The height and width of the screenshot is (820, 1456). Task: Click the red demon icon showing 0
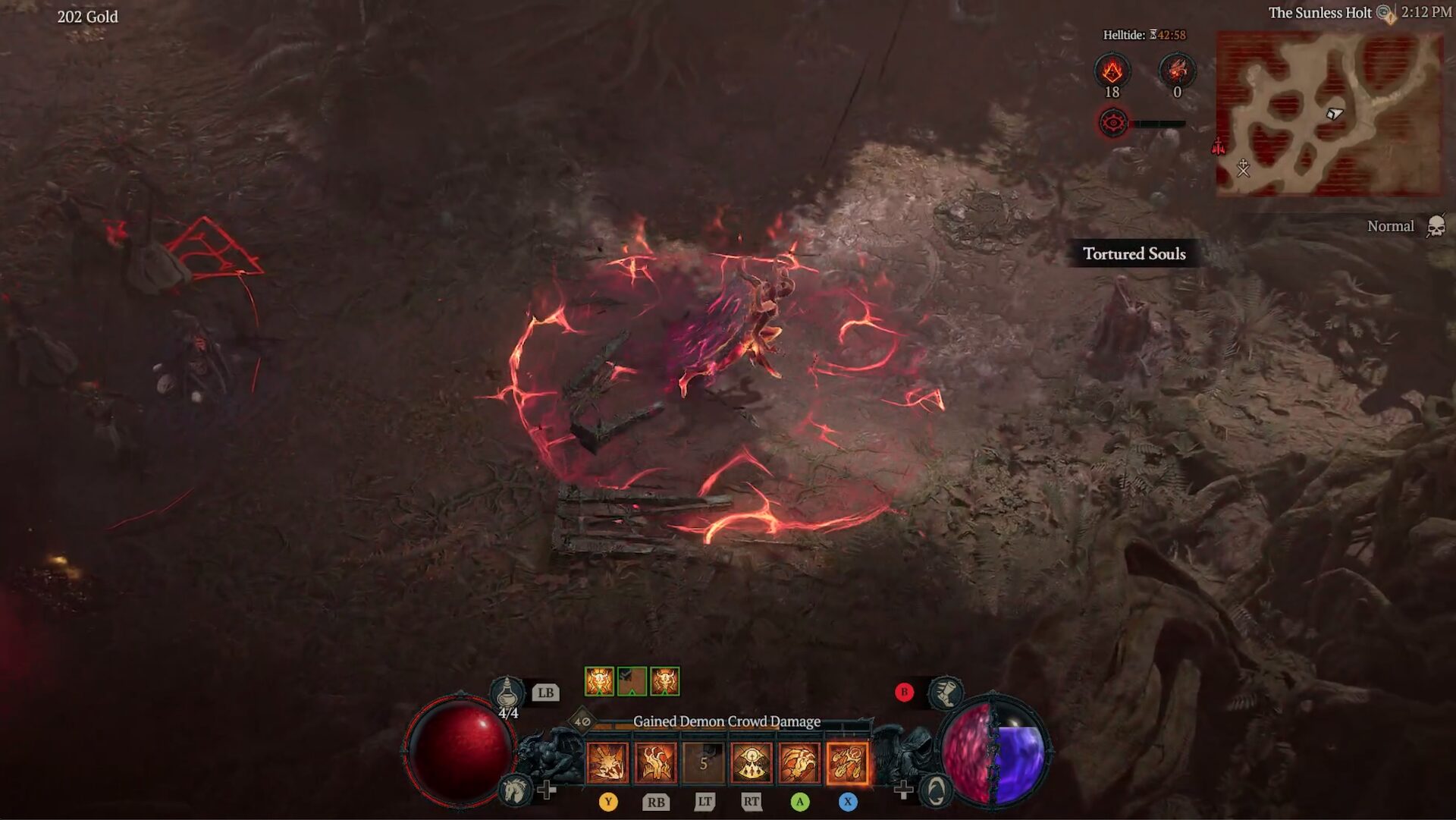click(1177, 71)
